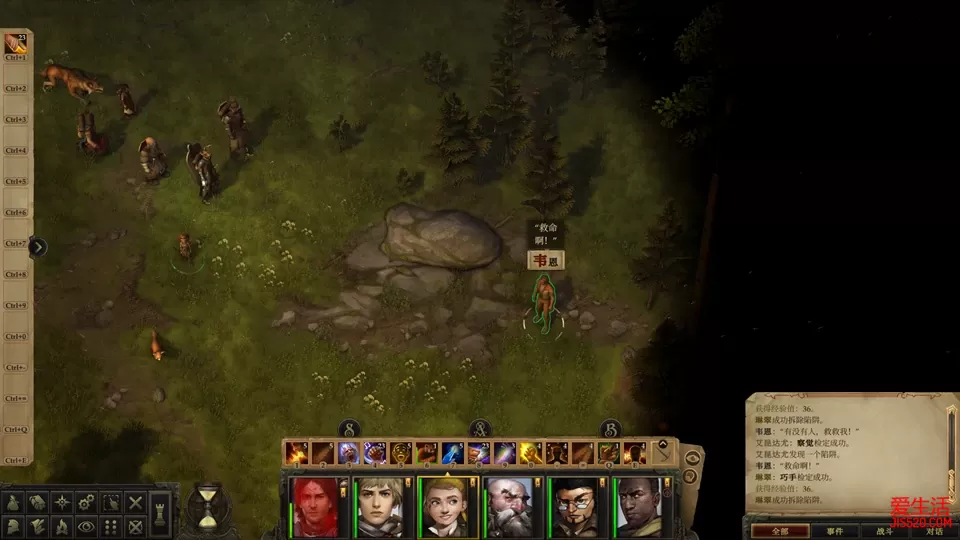Expand the side panel arrow at left

[38, 247]
